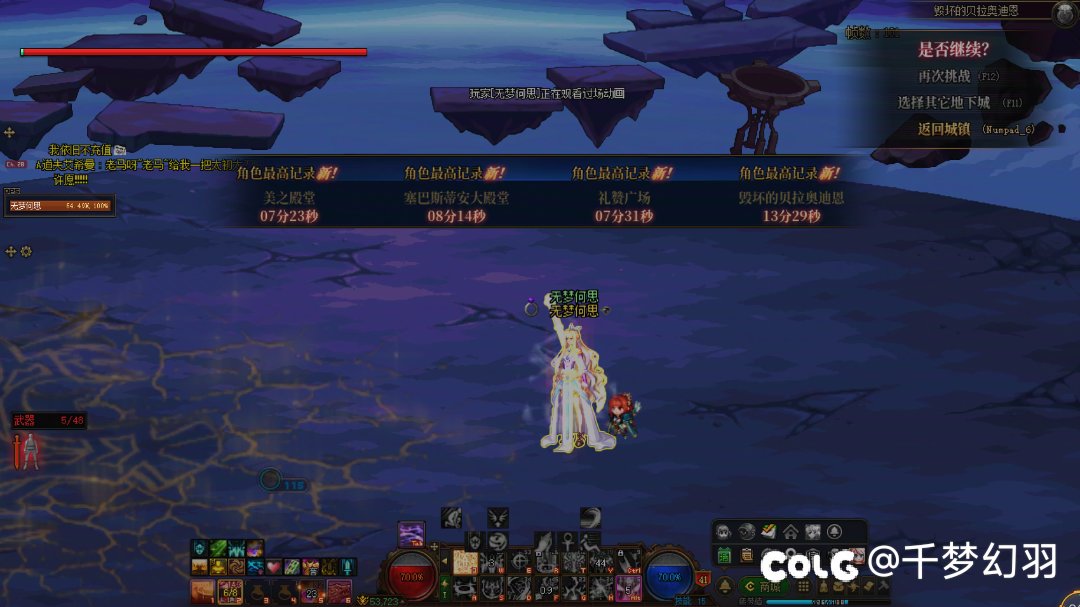Click the 无梦何思 DPS meter entry
This screenshot has height=607, width=1080.
(60, 206)
